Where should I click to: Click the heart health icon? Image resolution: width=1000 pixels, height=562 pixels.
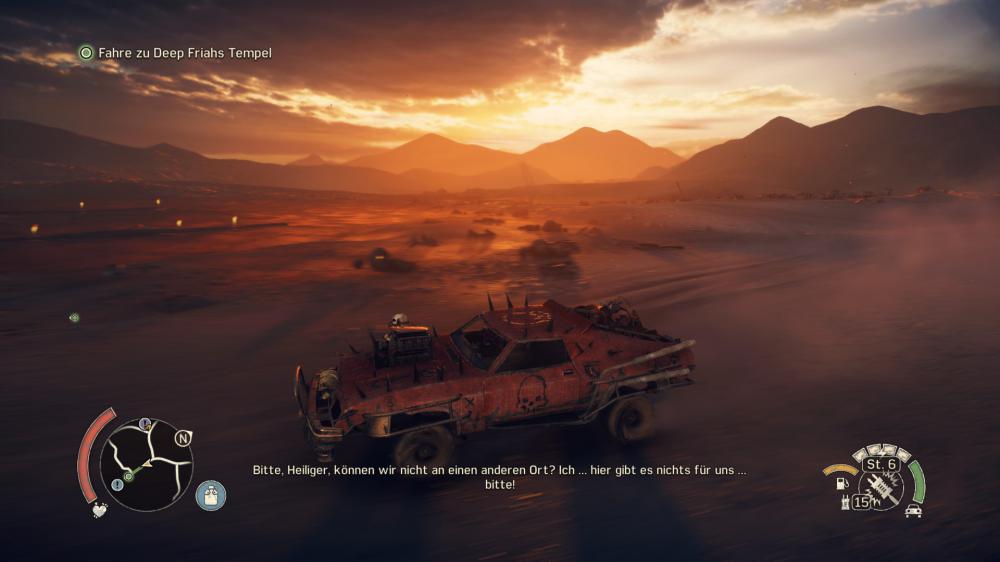pos(100,510)
